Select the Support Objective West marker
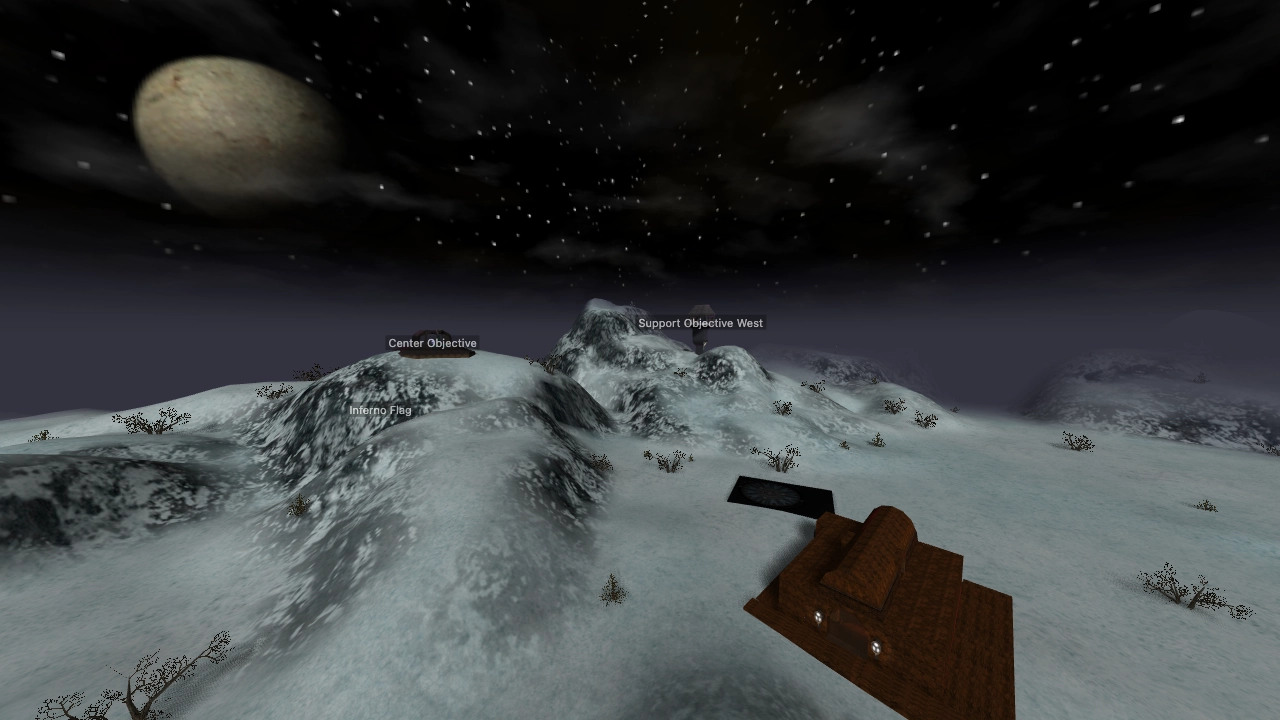 700,323
